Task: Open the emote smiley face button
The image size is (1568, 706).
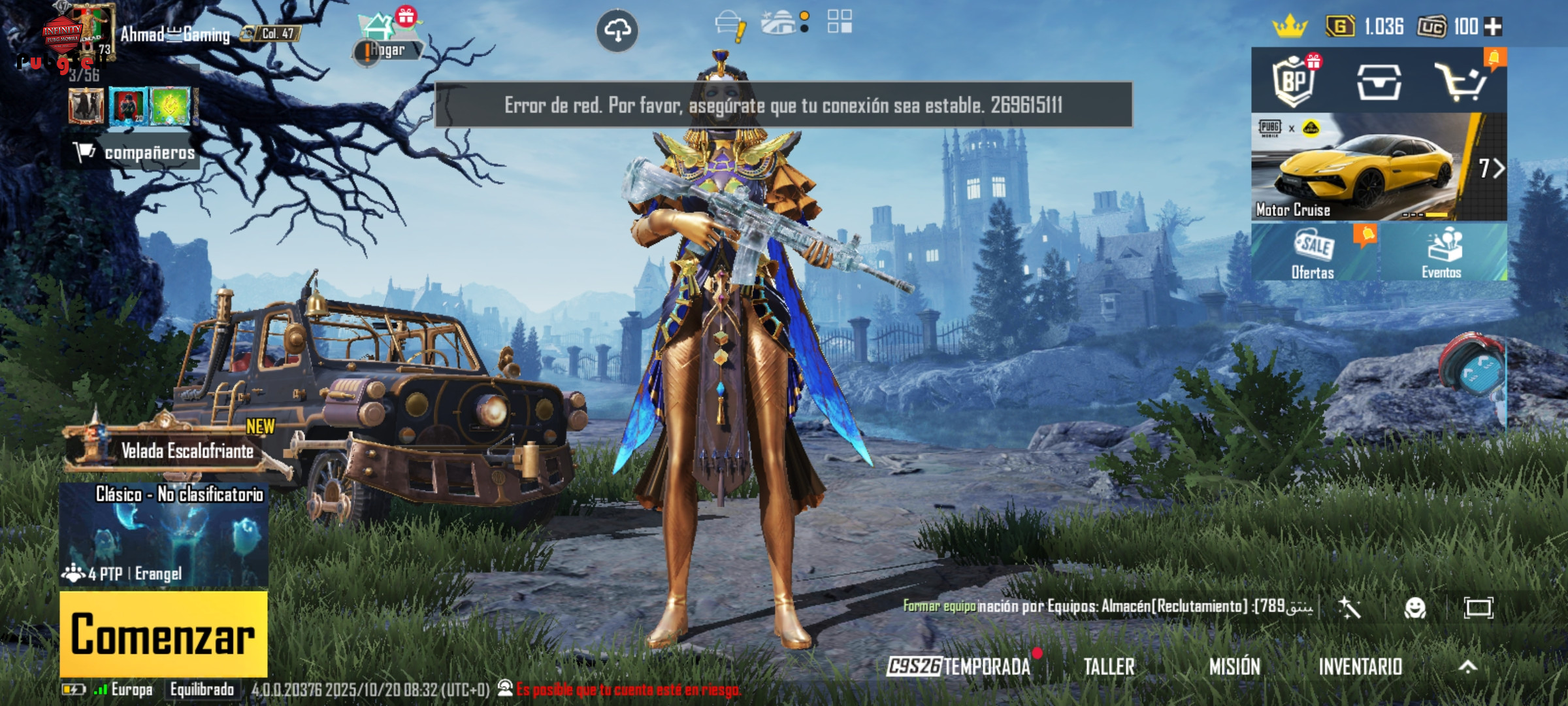Action: (x=1415, y=608)
